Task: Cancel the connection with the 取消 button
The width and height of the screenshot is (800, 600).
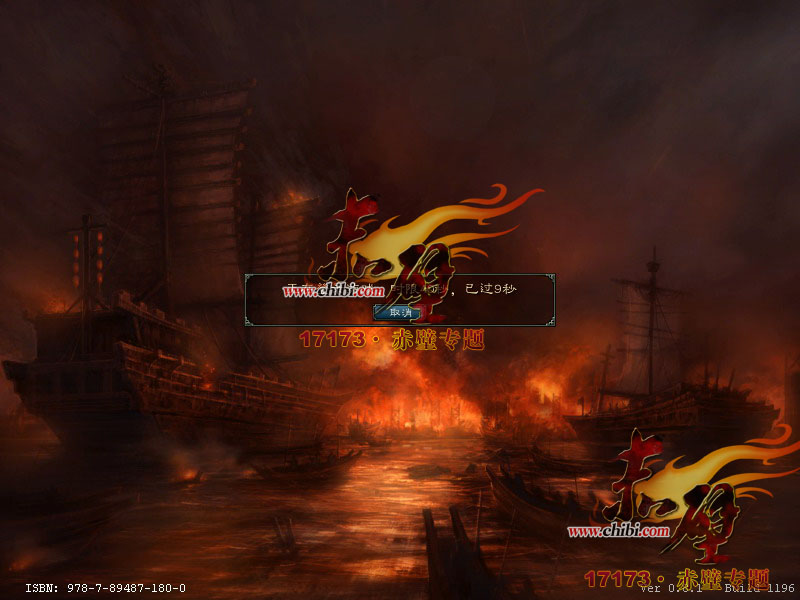Action: (x=400, y=312)
